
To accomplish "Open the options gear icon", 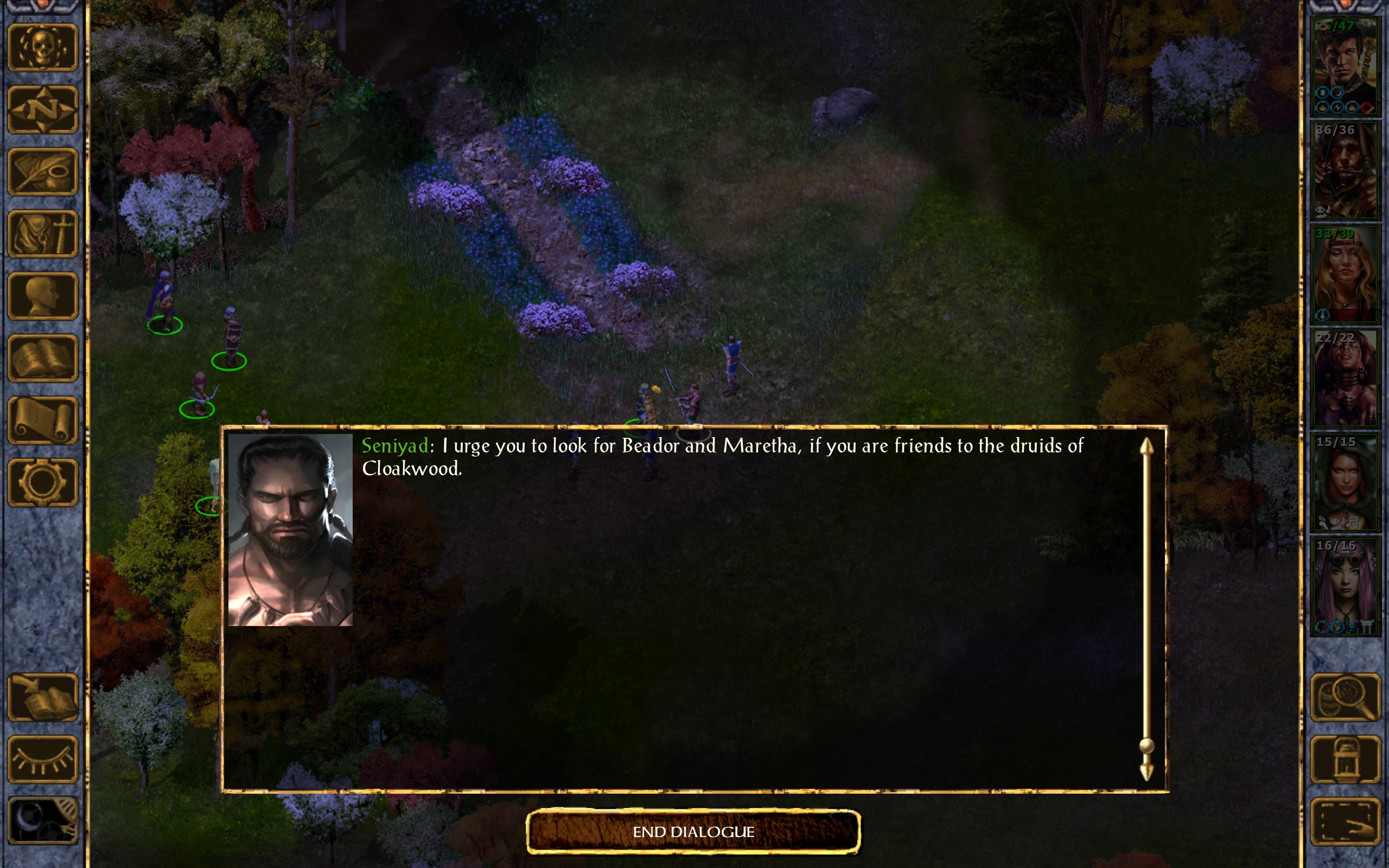I will click(x=42, y=482).
